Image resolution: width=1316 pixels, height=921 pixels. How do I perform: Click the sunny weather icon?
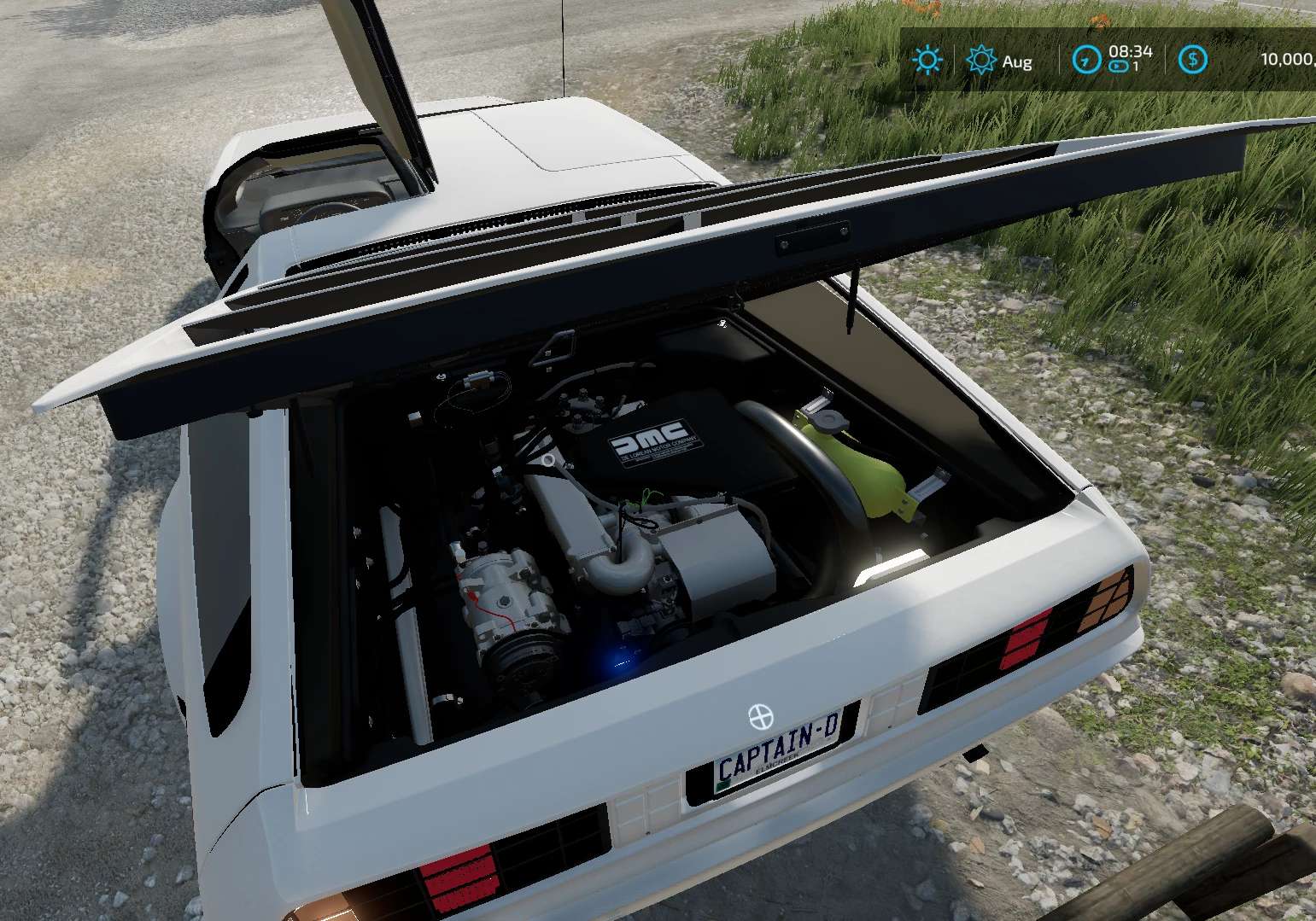[x=927, y=61]
